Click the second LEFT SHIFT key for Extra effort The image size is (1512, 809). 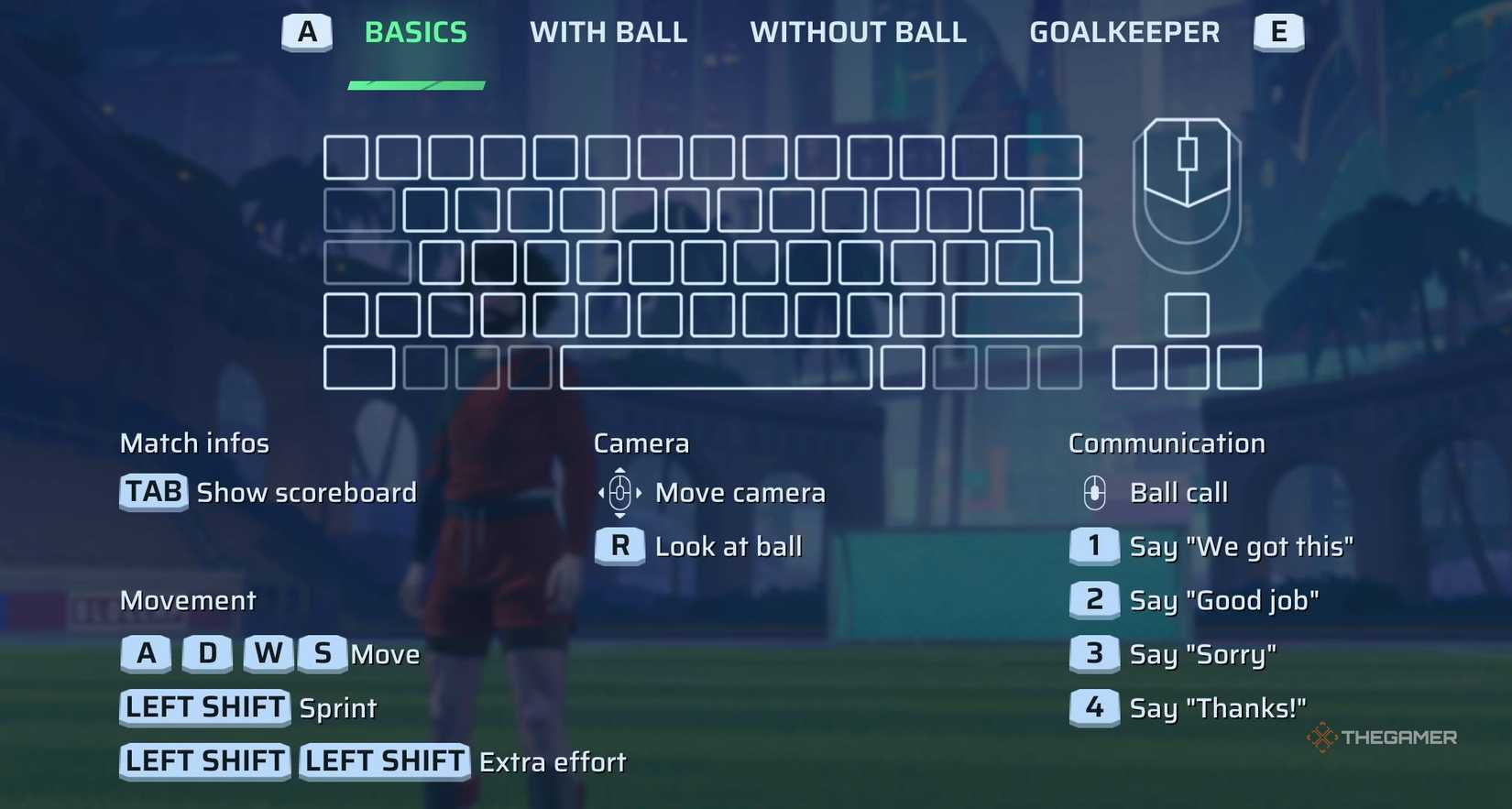(x=383, y=761)
